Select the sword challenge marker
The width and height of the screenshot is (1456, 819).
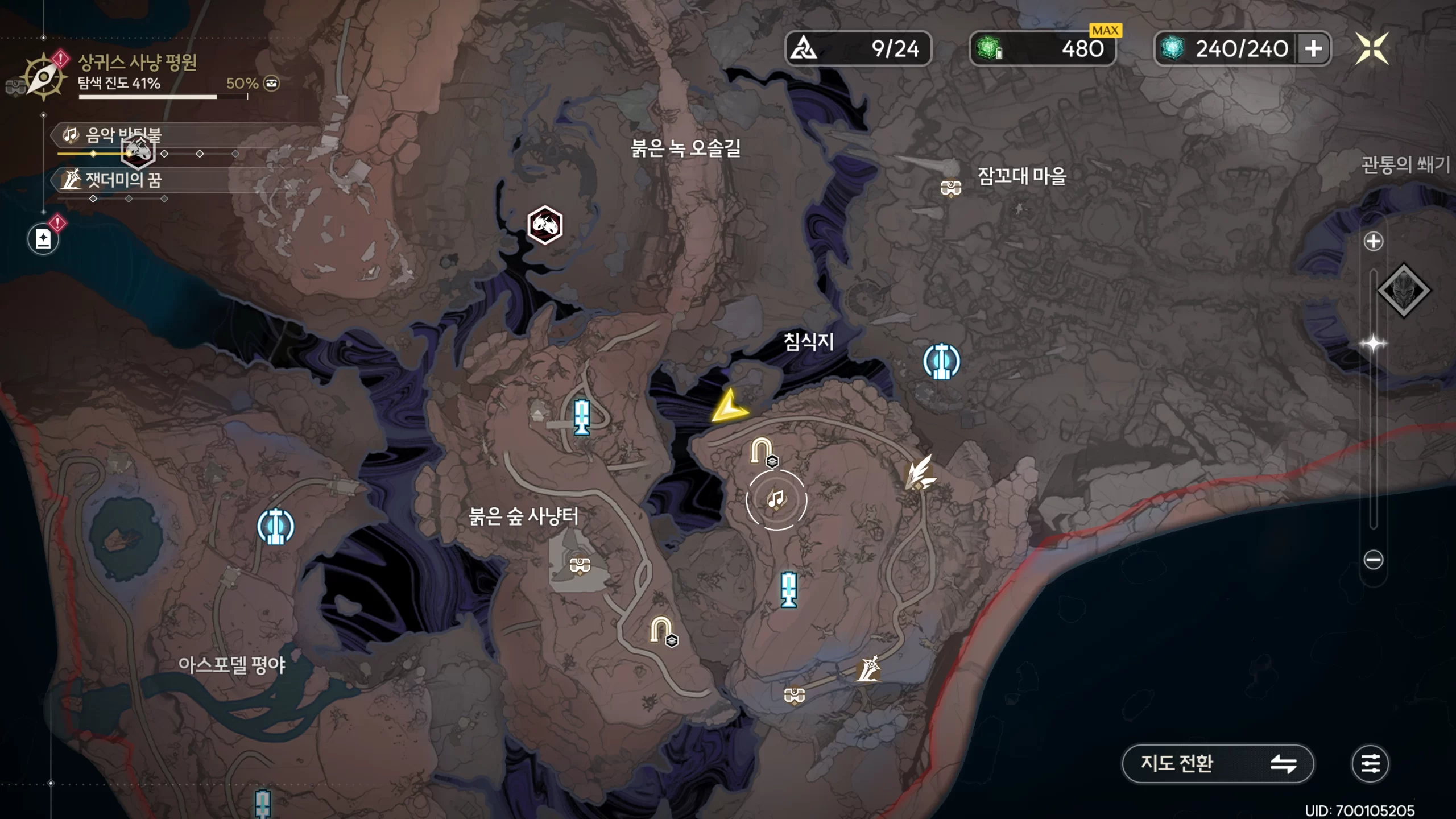tap(868, 669)
